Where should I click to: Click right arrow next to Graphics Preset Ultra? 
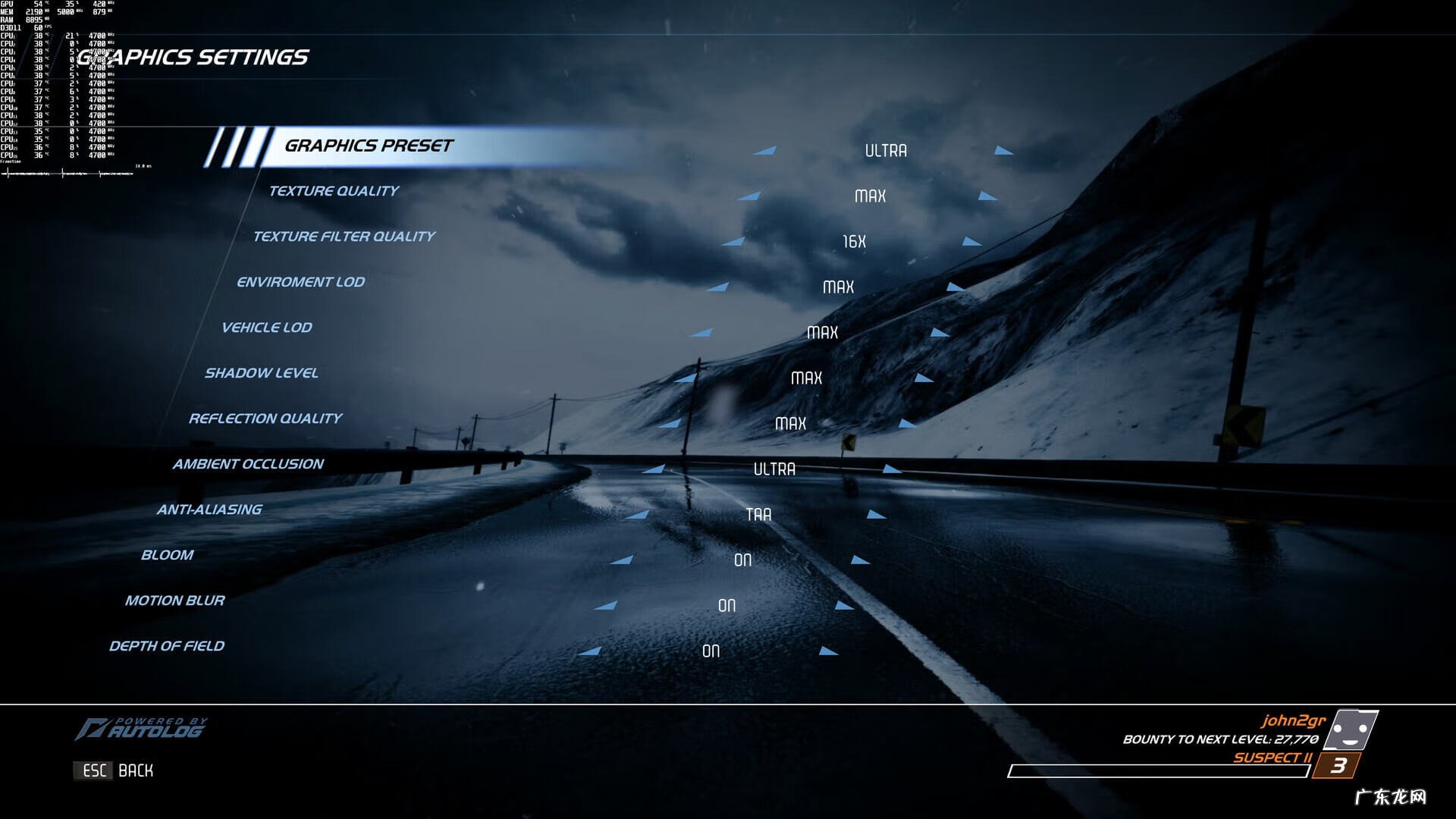click(1004, 151)
